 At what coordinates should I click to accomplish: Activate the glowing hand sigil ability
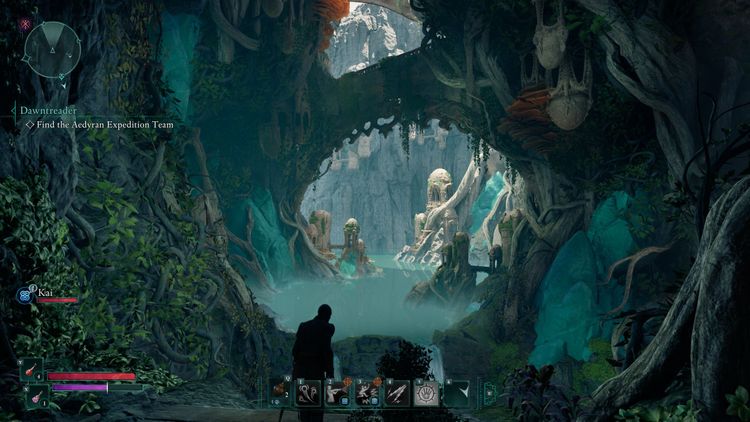click(x=426, y=393)
